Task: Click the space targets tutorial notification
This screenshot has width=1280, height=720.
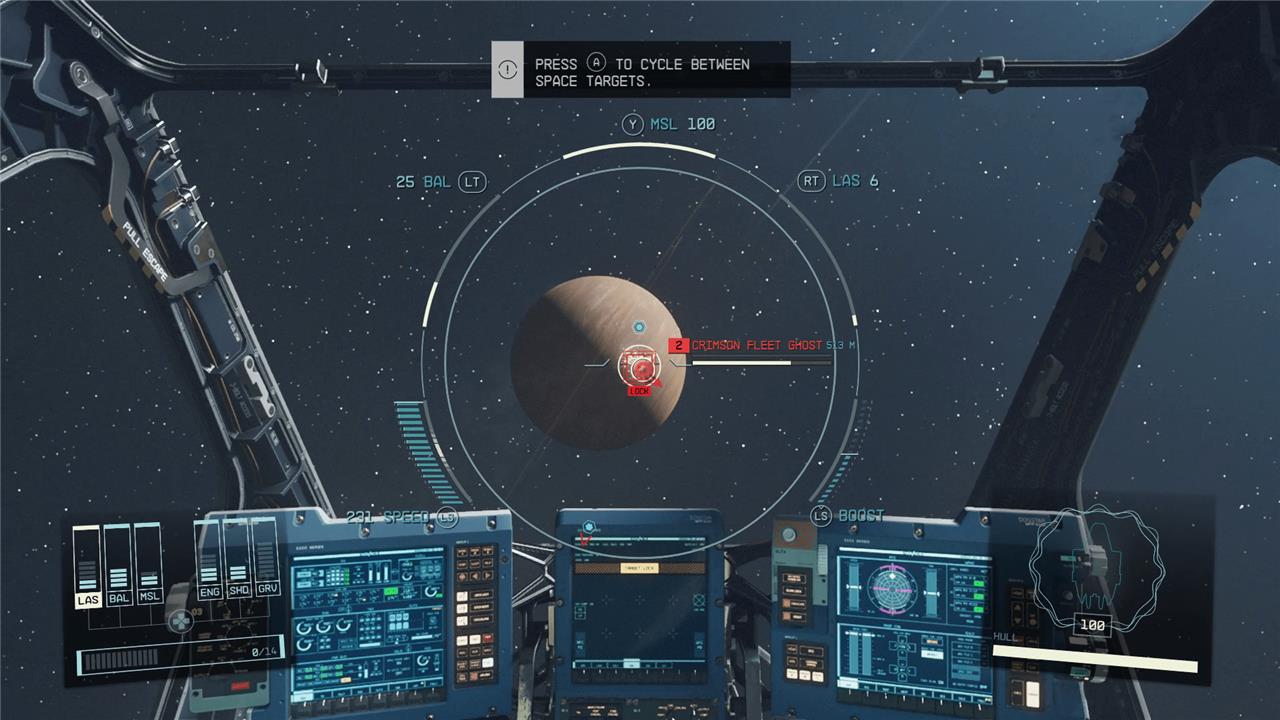Action: (641, 70)
